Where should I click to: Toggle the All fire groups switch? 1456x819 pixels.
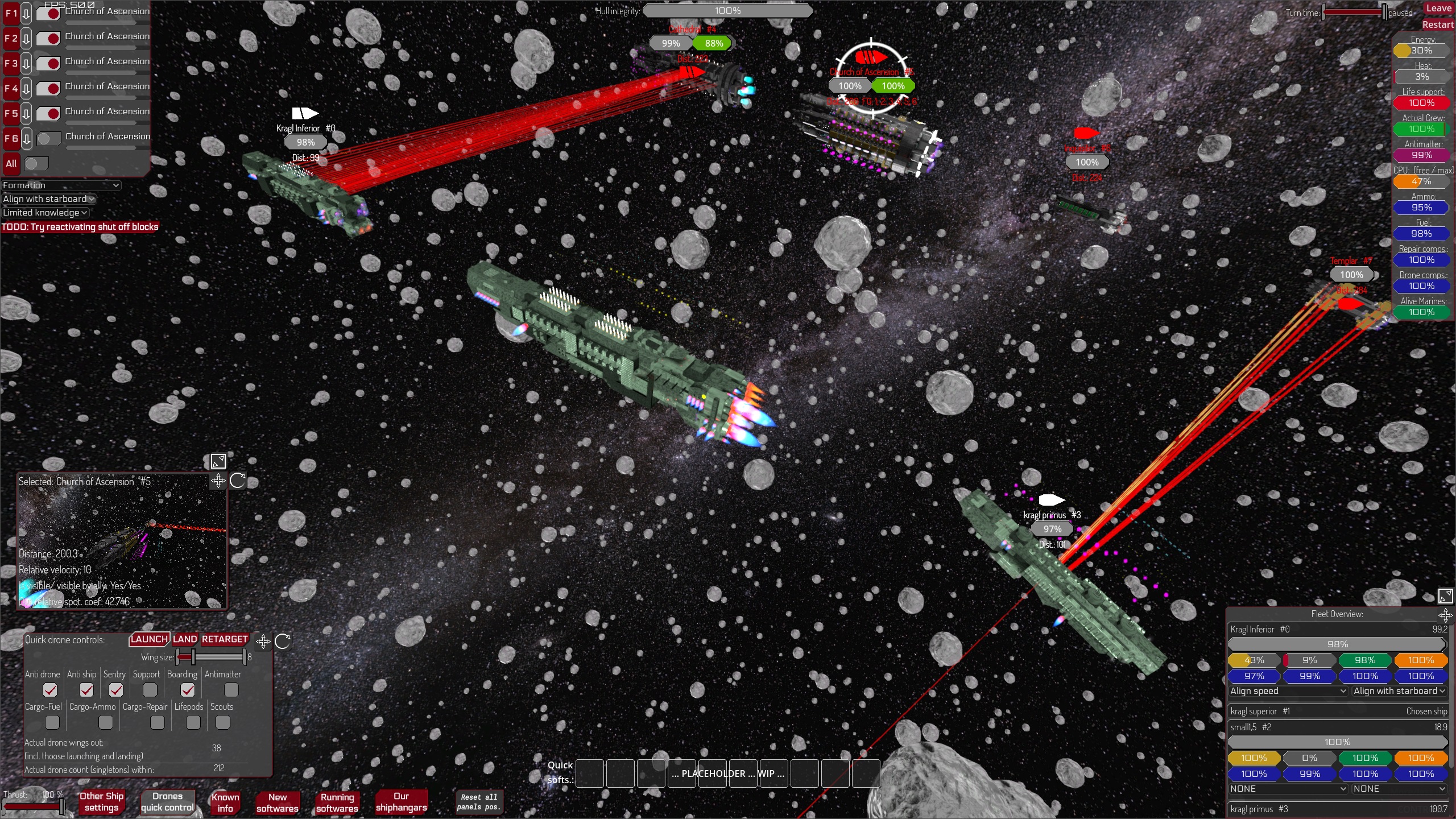point(36,164)
